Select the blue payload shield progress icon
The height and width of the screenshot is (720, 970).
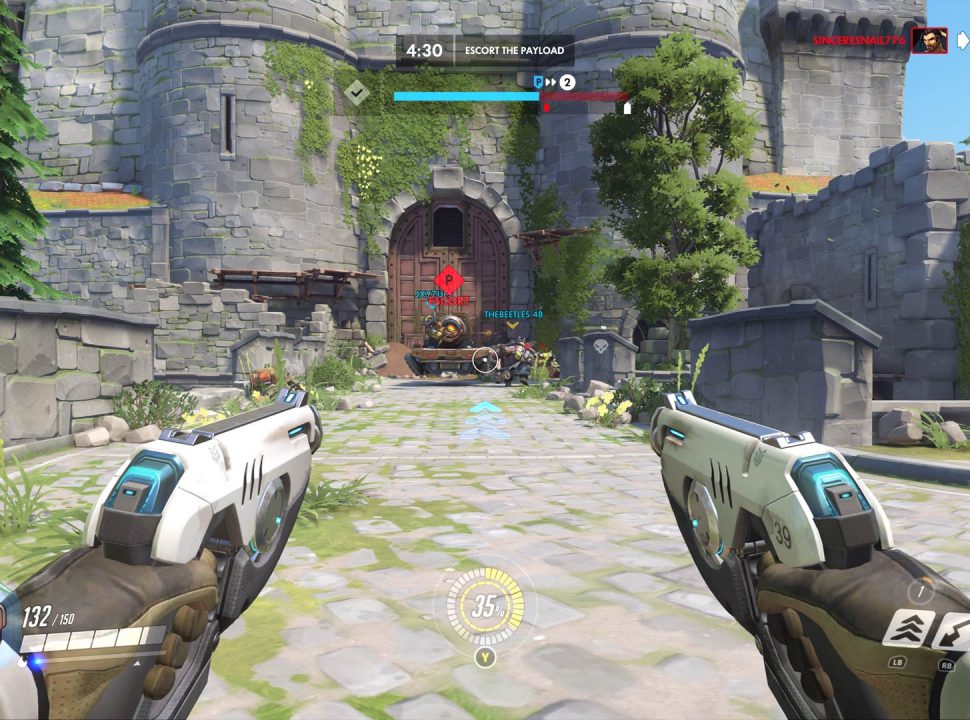[538, 82]
